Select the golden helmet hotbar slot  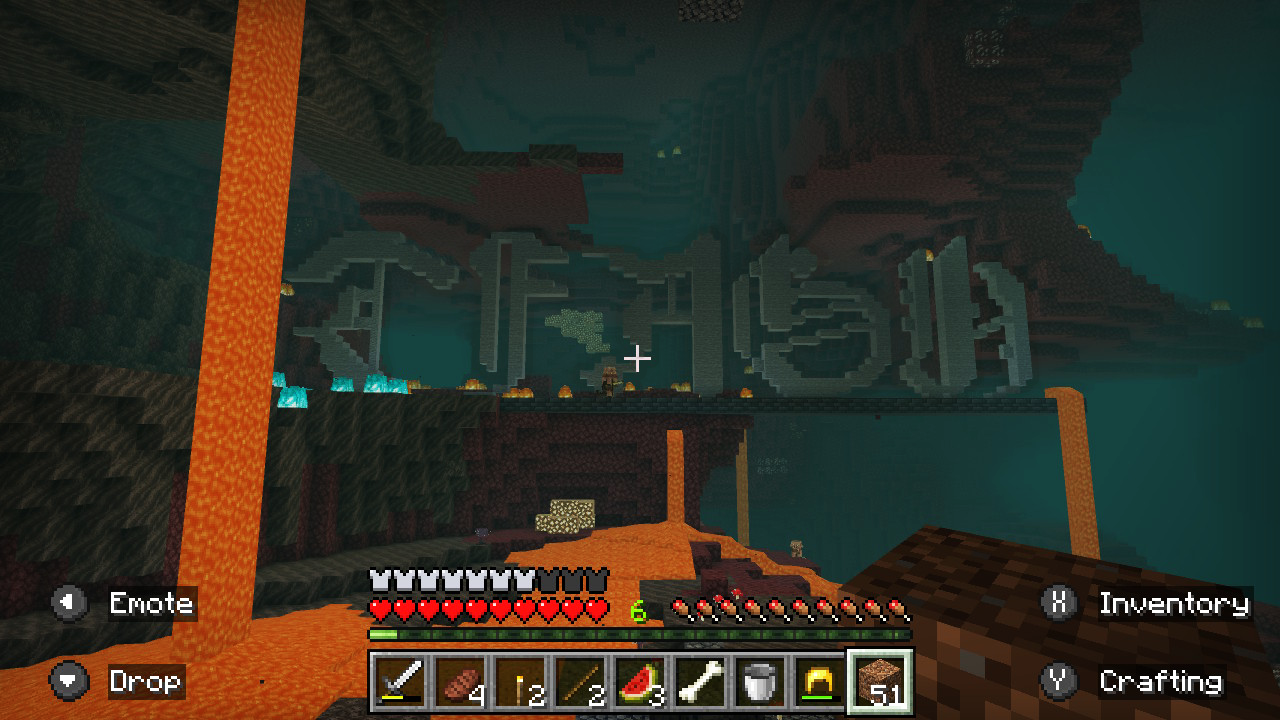(x=820, y=682)
